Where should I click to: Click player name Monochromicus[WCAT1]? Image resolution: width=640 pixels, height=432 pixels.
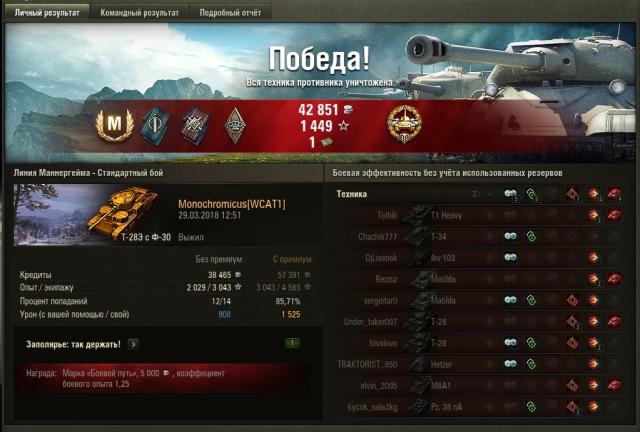coord(231,203)
